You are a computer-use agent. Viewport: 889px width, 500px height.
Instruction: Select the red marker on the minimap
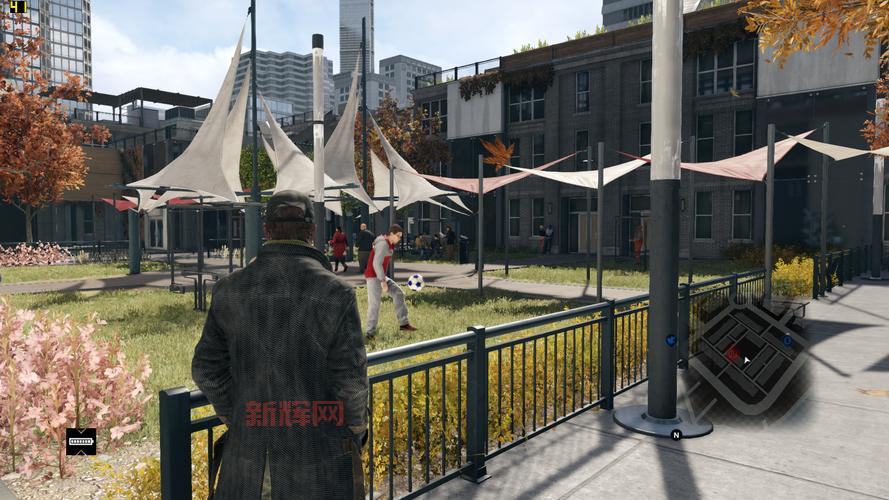[x=733, y=353]
